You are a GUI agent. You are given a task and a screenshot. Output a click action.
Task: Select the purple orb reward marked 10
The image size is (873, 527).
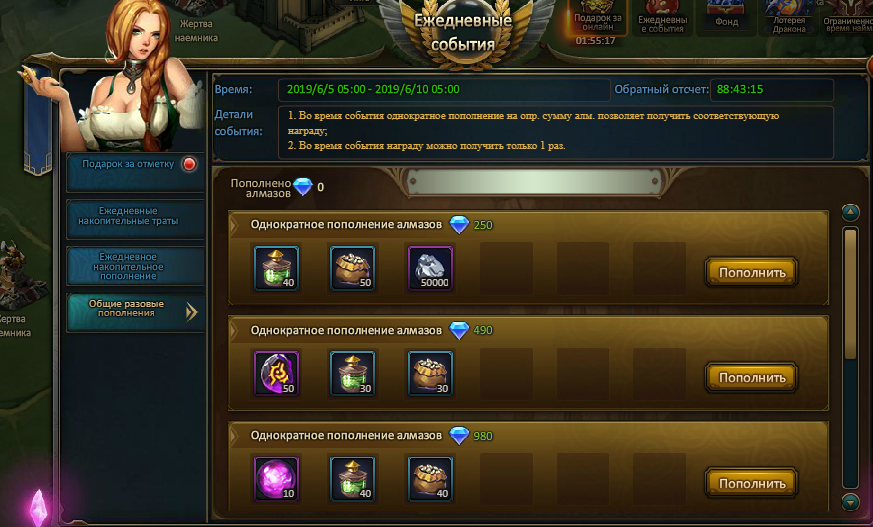click(x=274, y=479)
